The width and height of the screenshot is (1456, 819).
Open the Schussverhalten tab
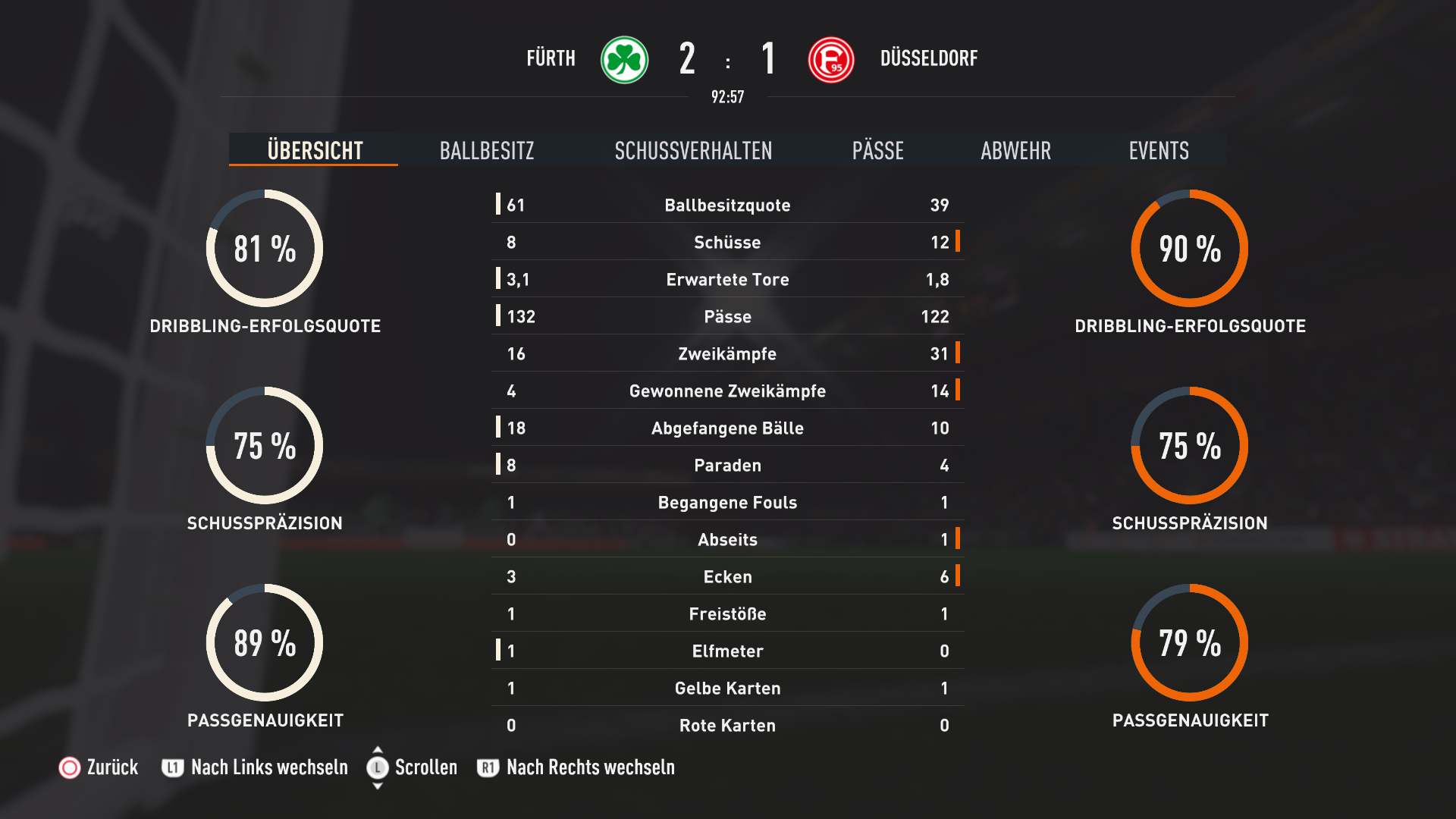point(693,150)
